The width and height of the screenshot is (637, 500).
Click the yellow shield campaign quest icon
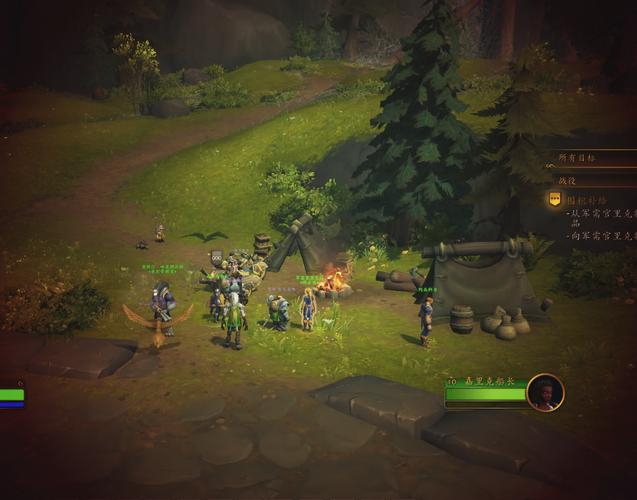coord(555,199)
